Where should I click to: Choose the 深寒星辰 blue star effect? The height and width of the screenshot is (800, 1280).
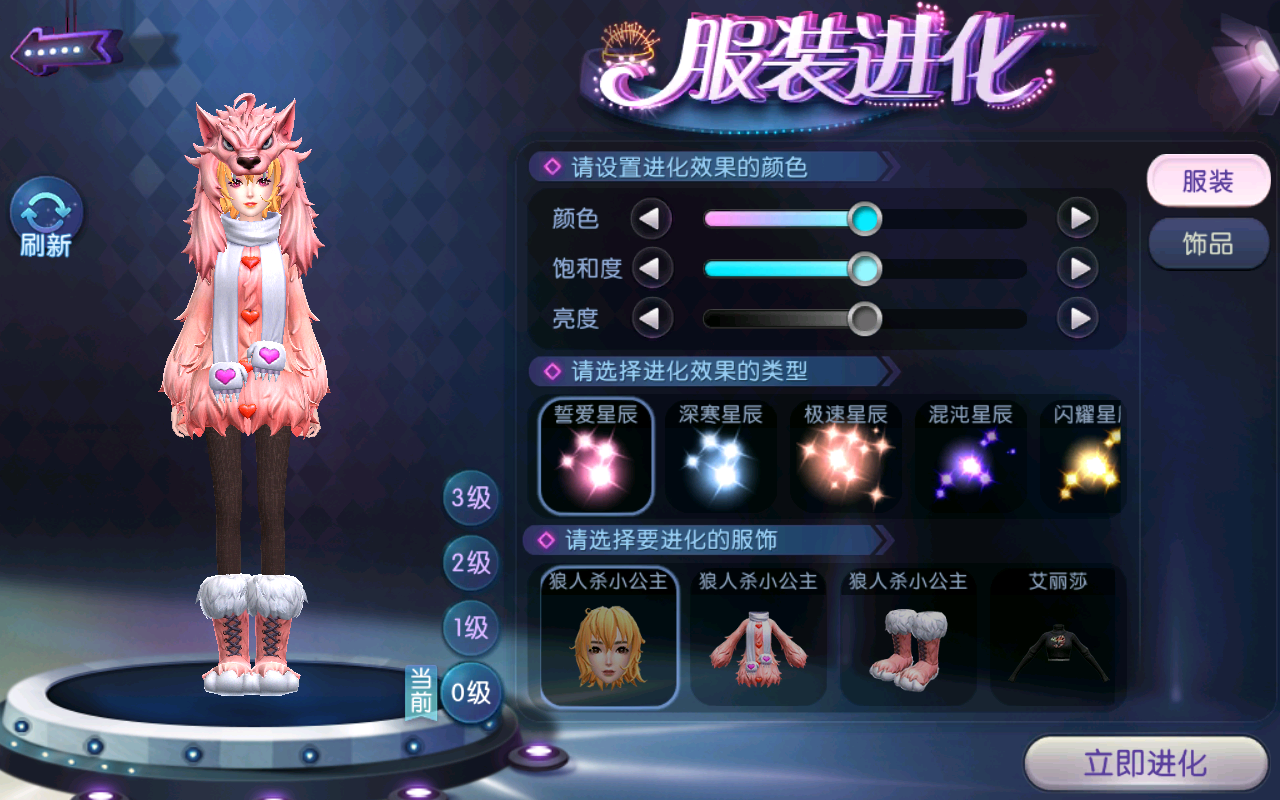click(721, 456)
